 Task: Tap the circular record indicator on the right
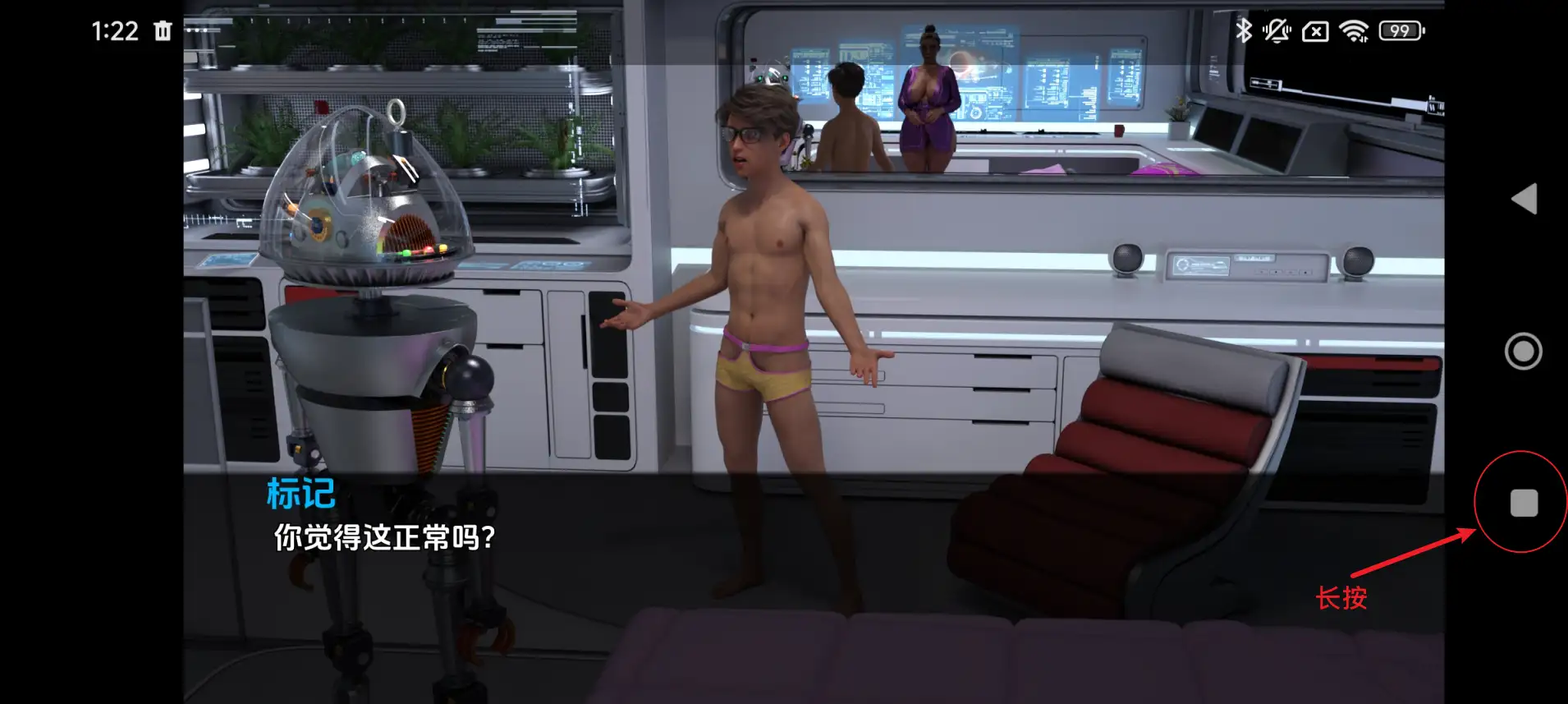1523,351
